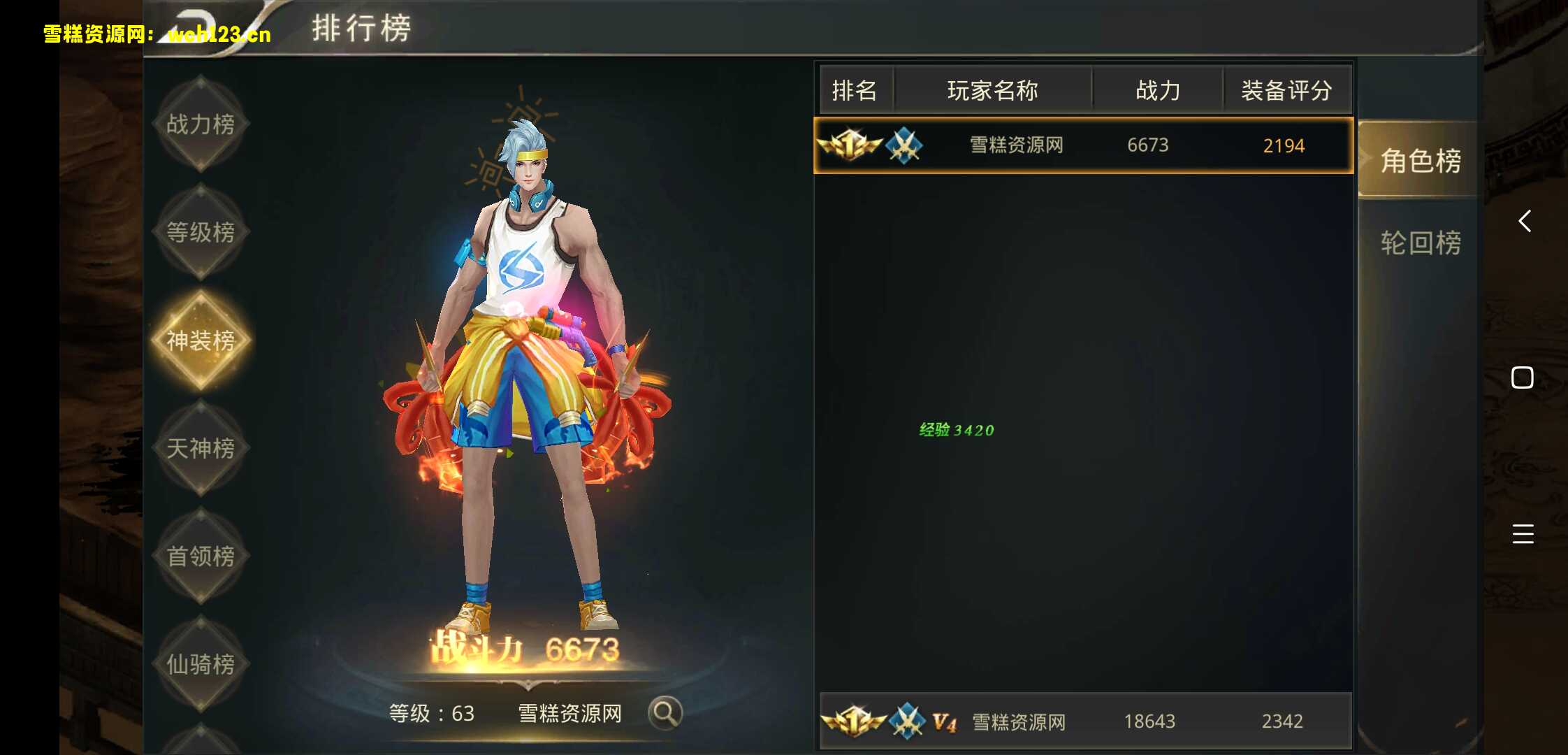Click the rank 1 badge icon in top row
Screen dimensions: 1568x755
pos(850,145)
